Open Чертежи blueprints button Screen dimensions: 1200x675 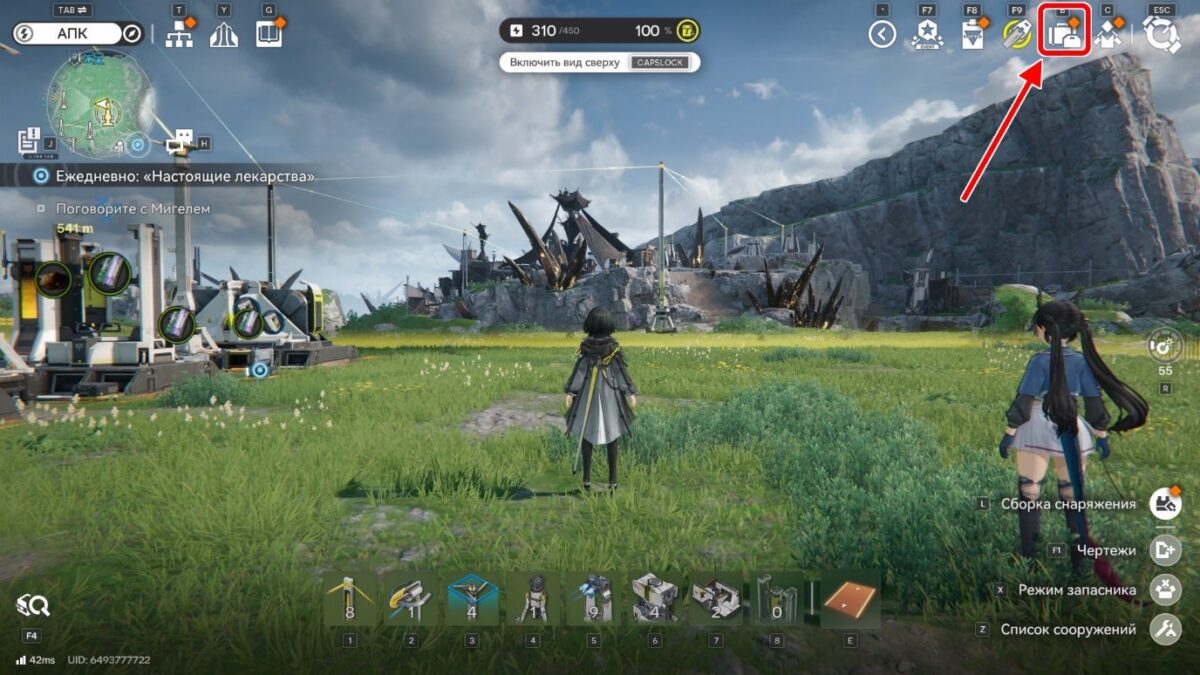point(1164,549)
